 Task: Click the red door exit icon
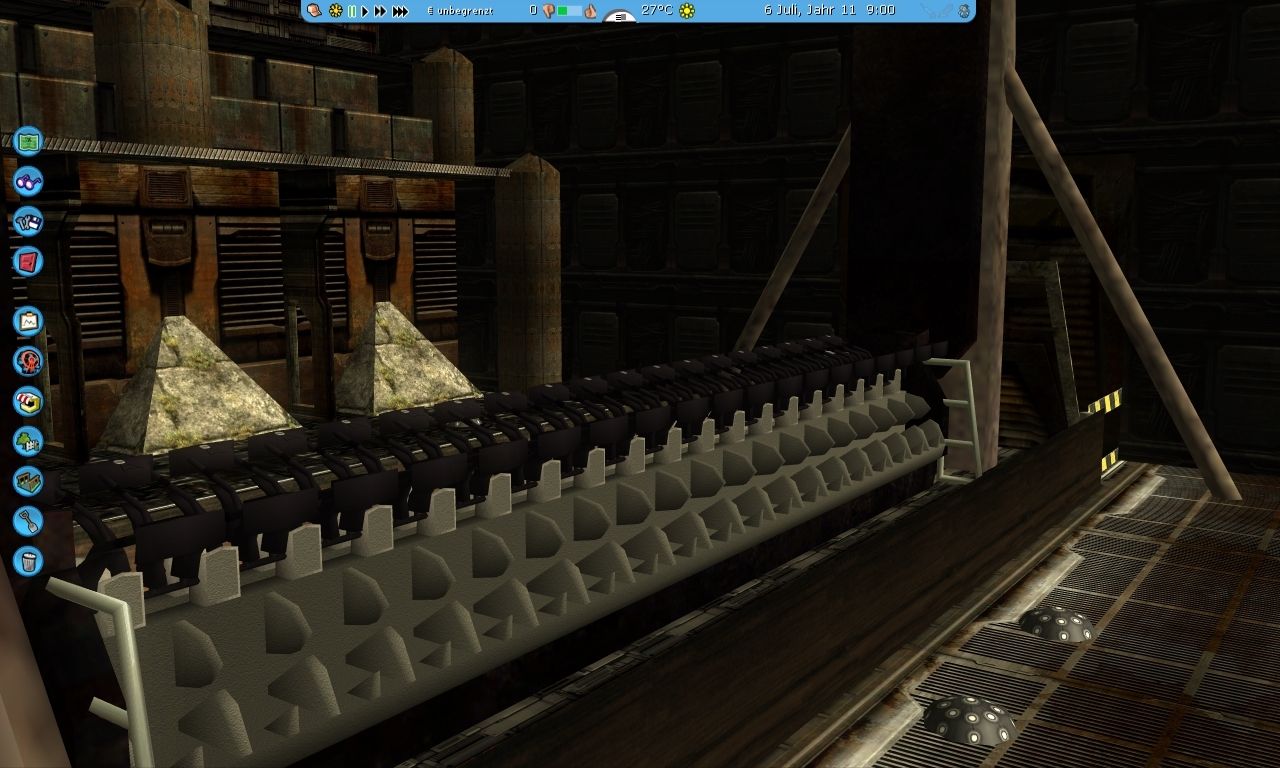coord(28,262)
